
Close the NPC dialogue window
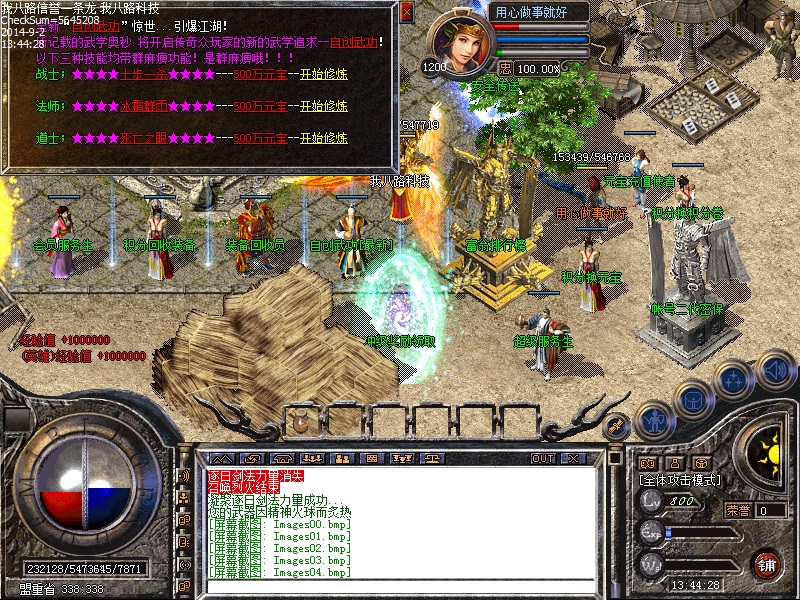405,13
